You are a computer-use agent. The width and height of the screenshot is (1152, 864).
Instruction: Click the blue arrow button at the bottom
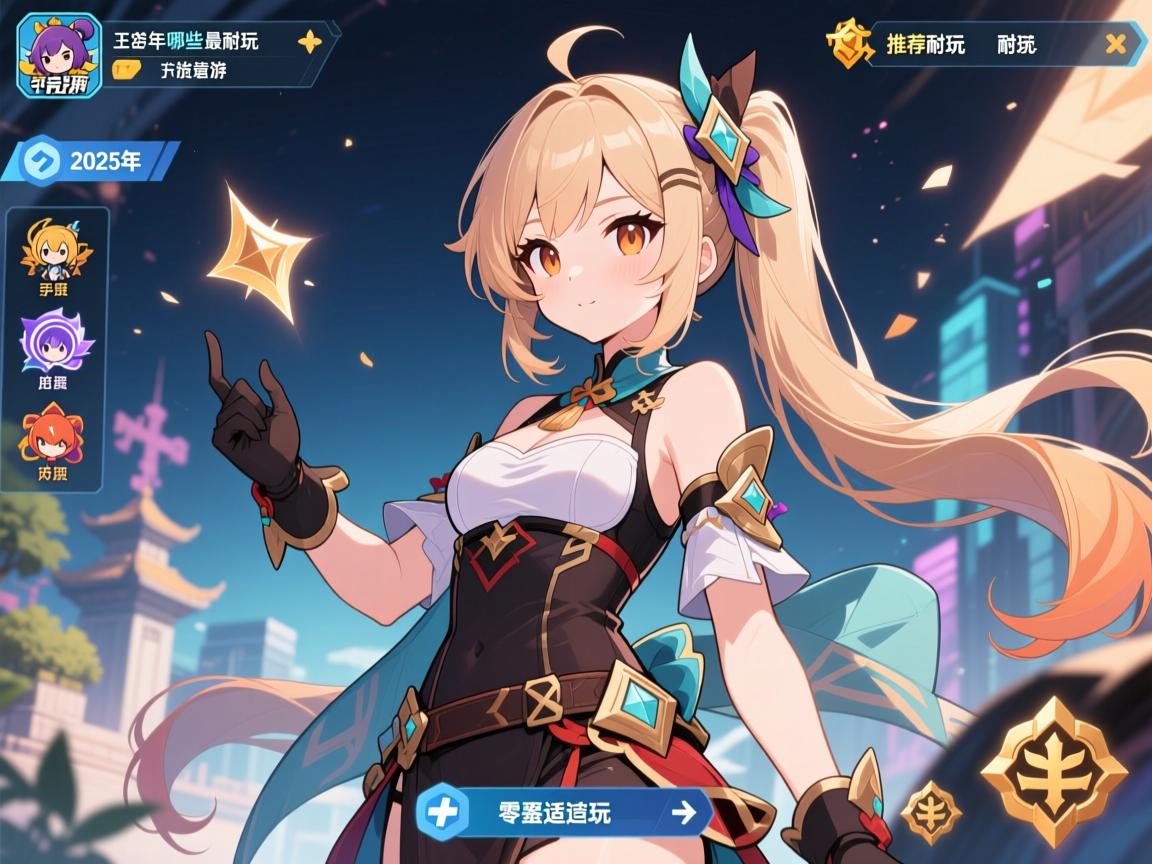(684, 812)
